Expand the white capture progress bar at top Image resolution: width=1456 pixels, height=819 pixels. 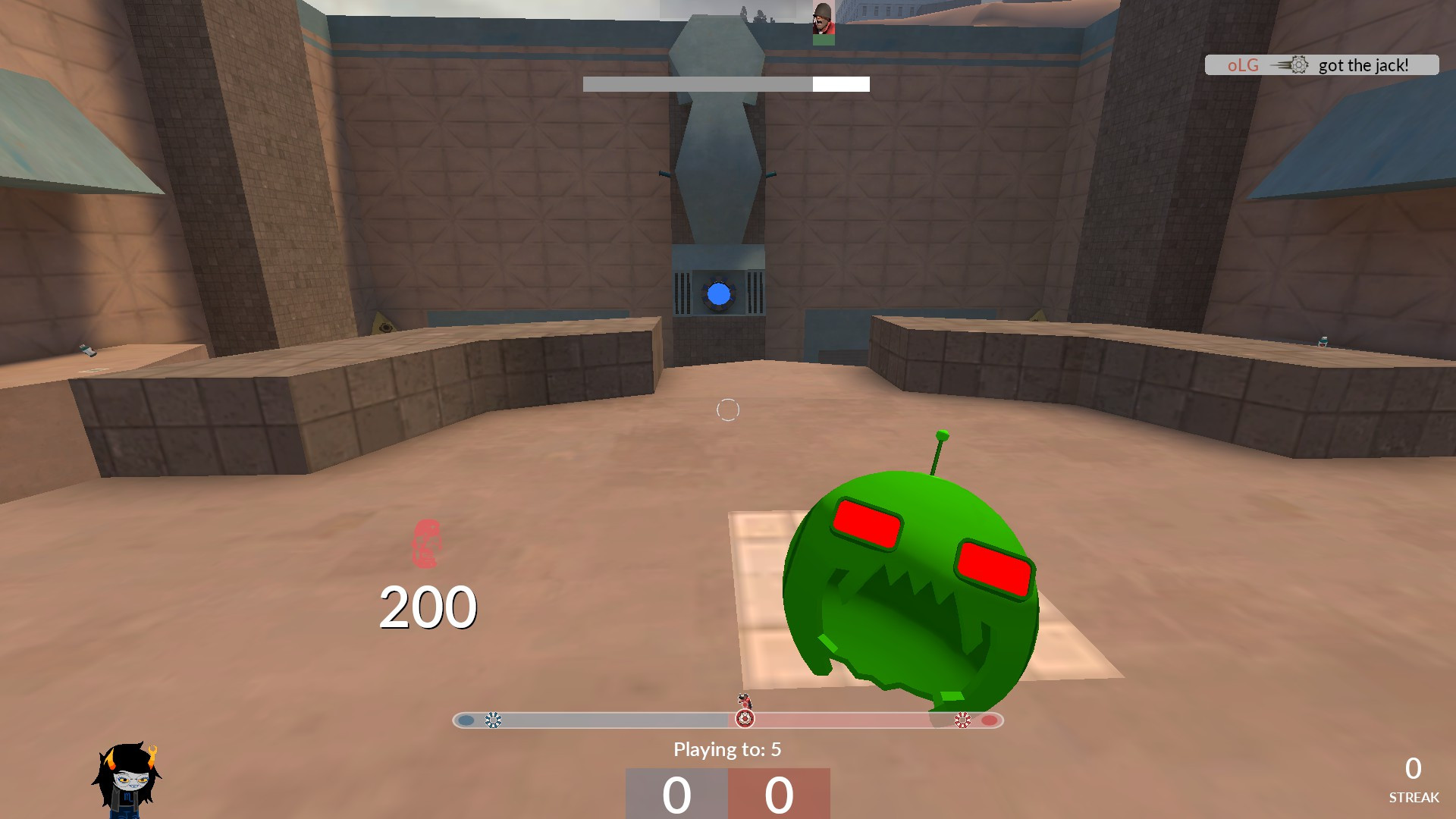click(726, 83)
